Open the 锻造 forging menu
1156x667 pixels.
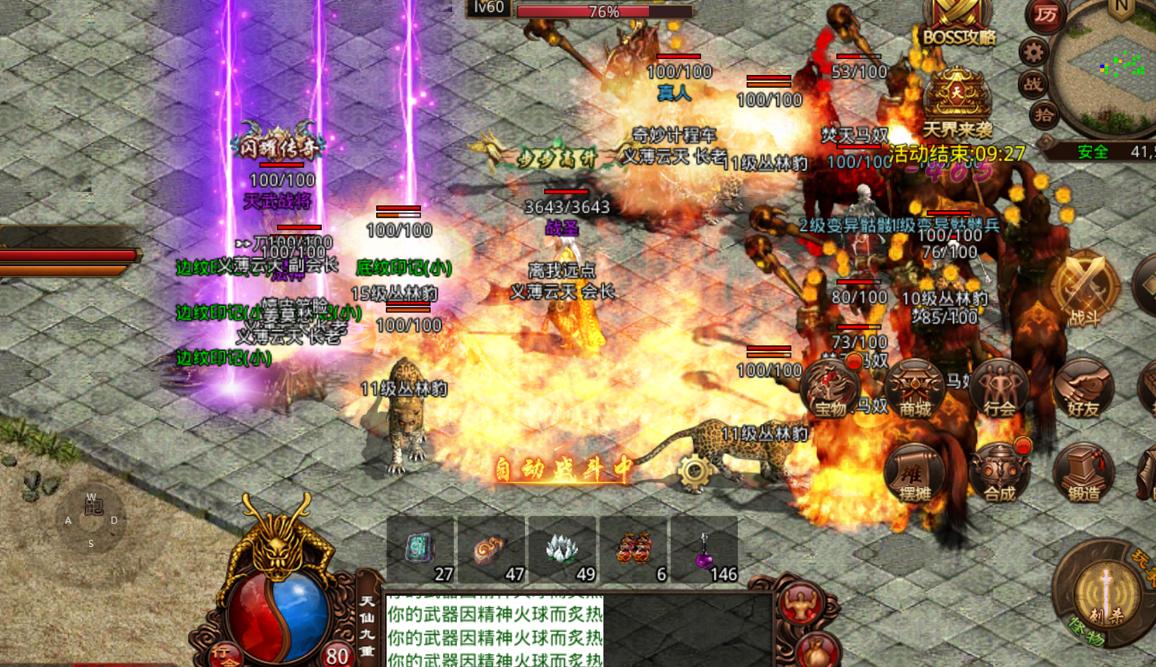tap(1083, 470)
